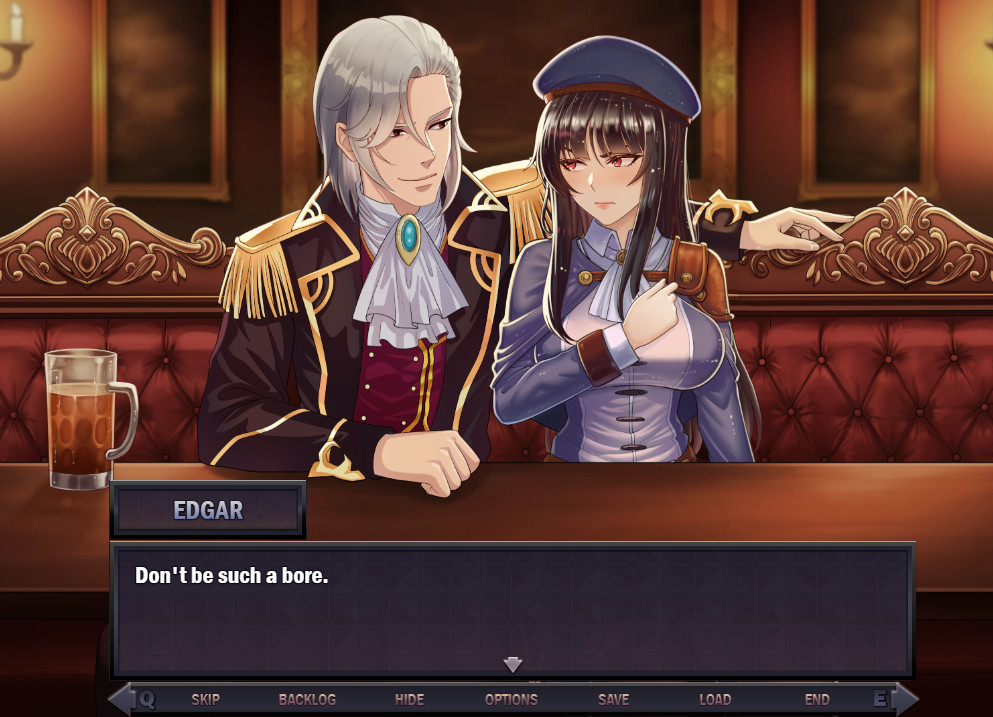Click the SKIP button

coord(205,699)
